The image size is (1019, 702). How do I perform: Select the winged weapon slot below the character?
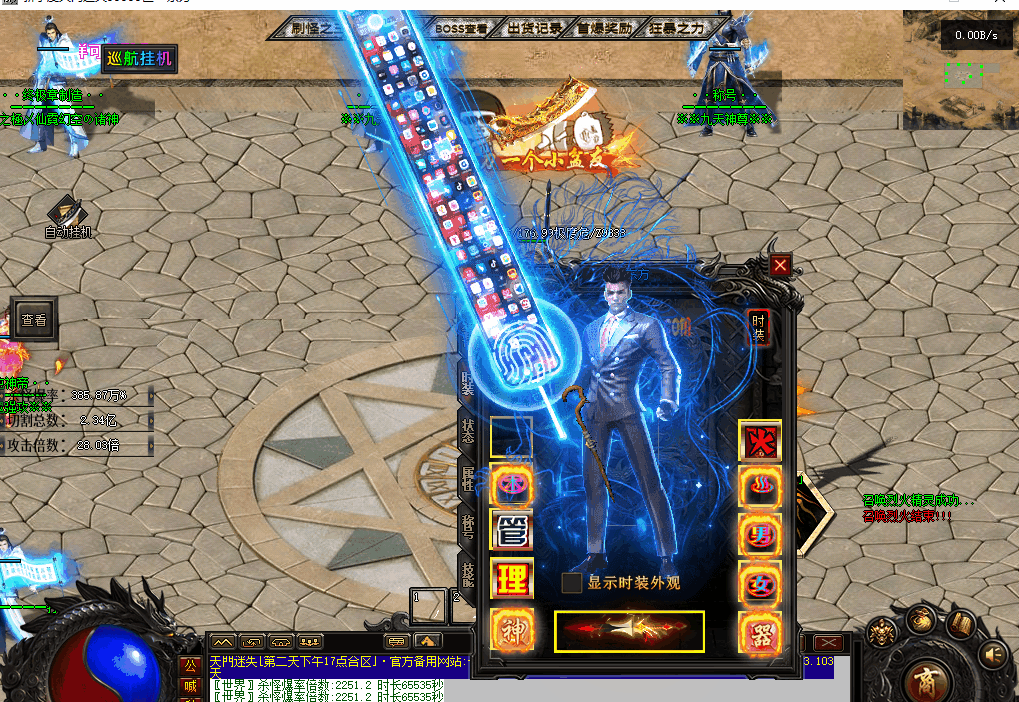coord(629,631)
